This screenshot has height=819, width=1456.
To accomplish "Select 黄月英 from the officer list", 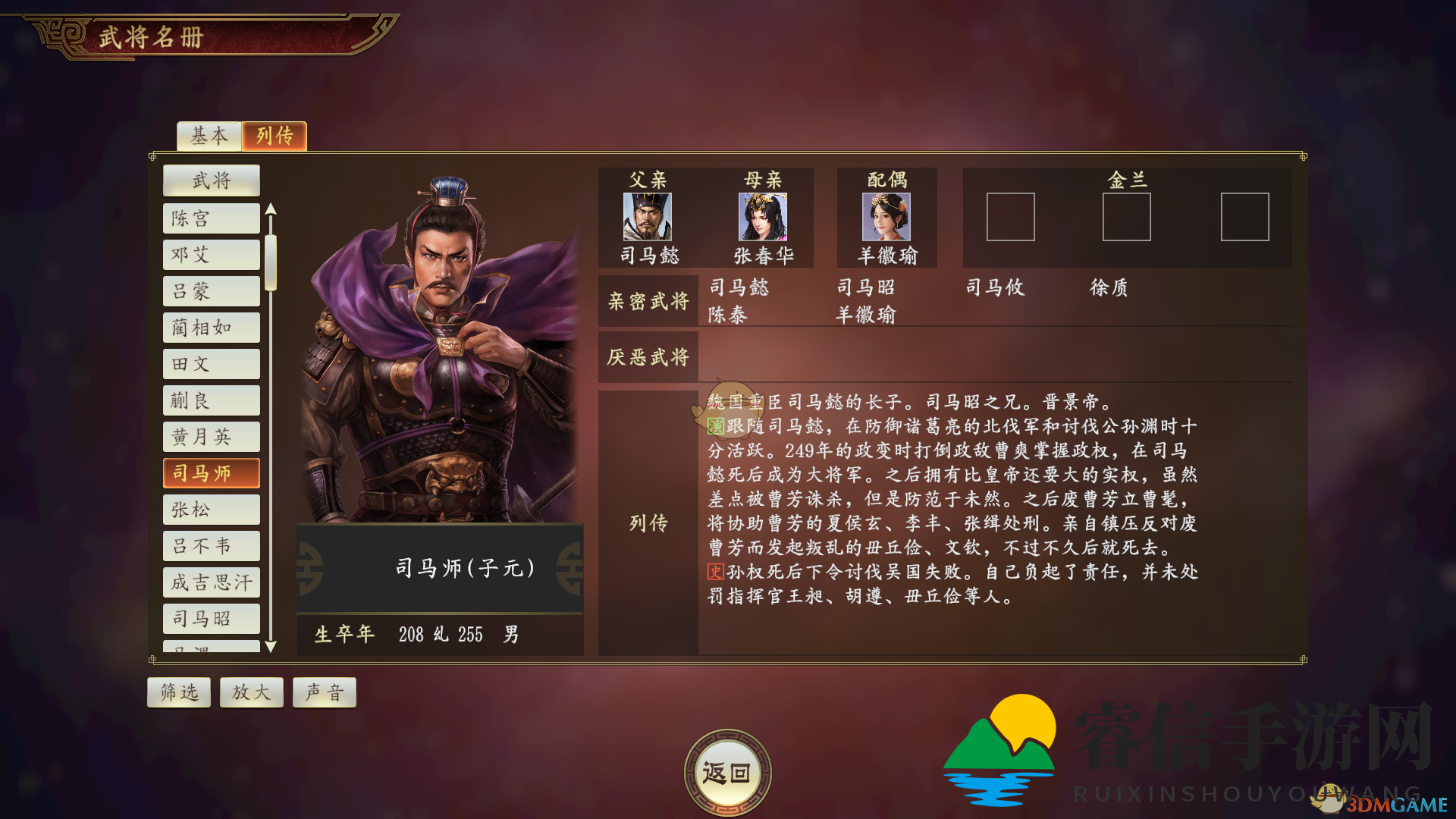I will 210,436.
